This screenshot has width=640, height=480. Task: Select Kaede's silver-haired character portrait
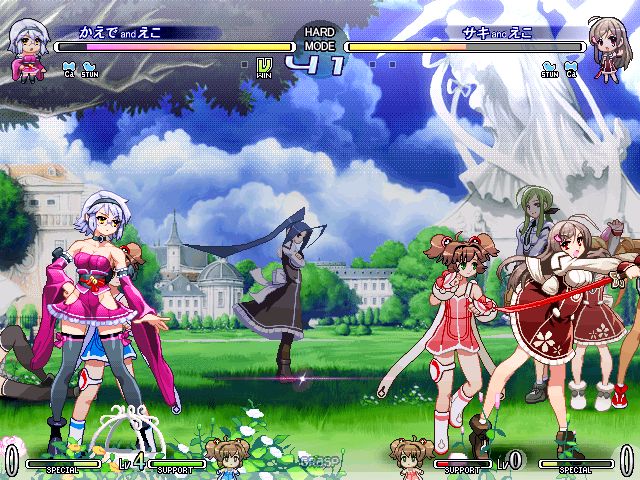click(26, 50)
